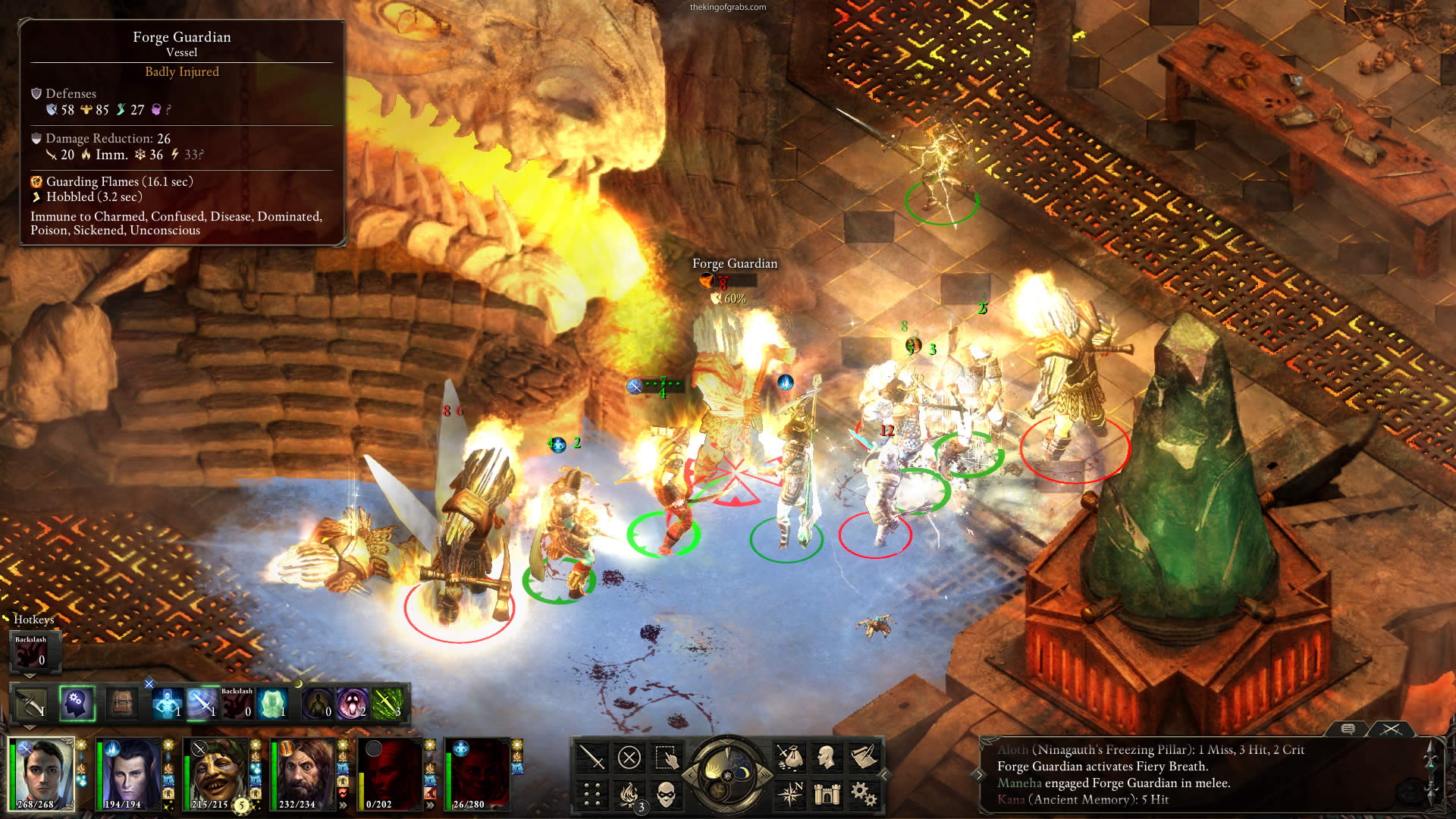Click the select-all party button
Image resolution: width=1456 pixels, height=819 pixels.
pos(666,757)
